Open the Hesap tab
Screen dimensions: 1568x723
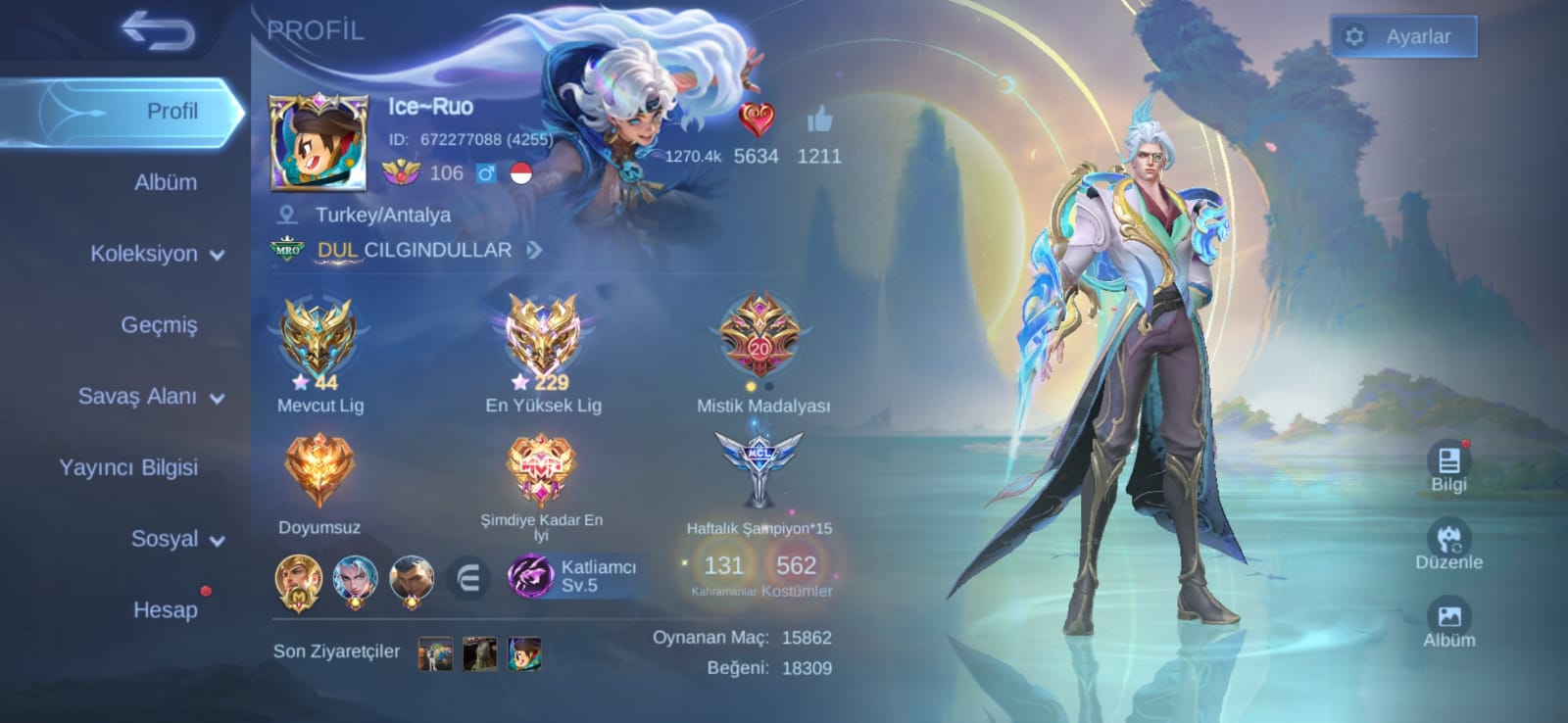coord(165,609)
